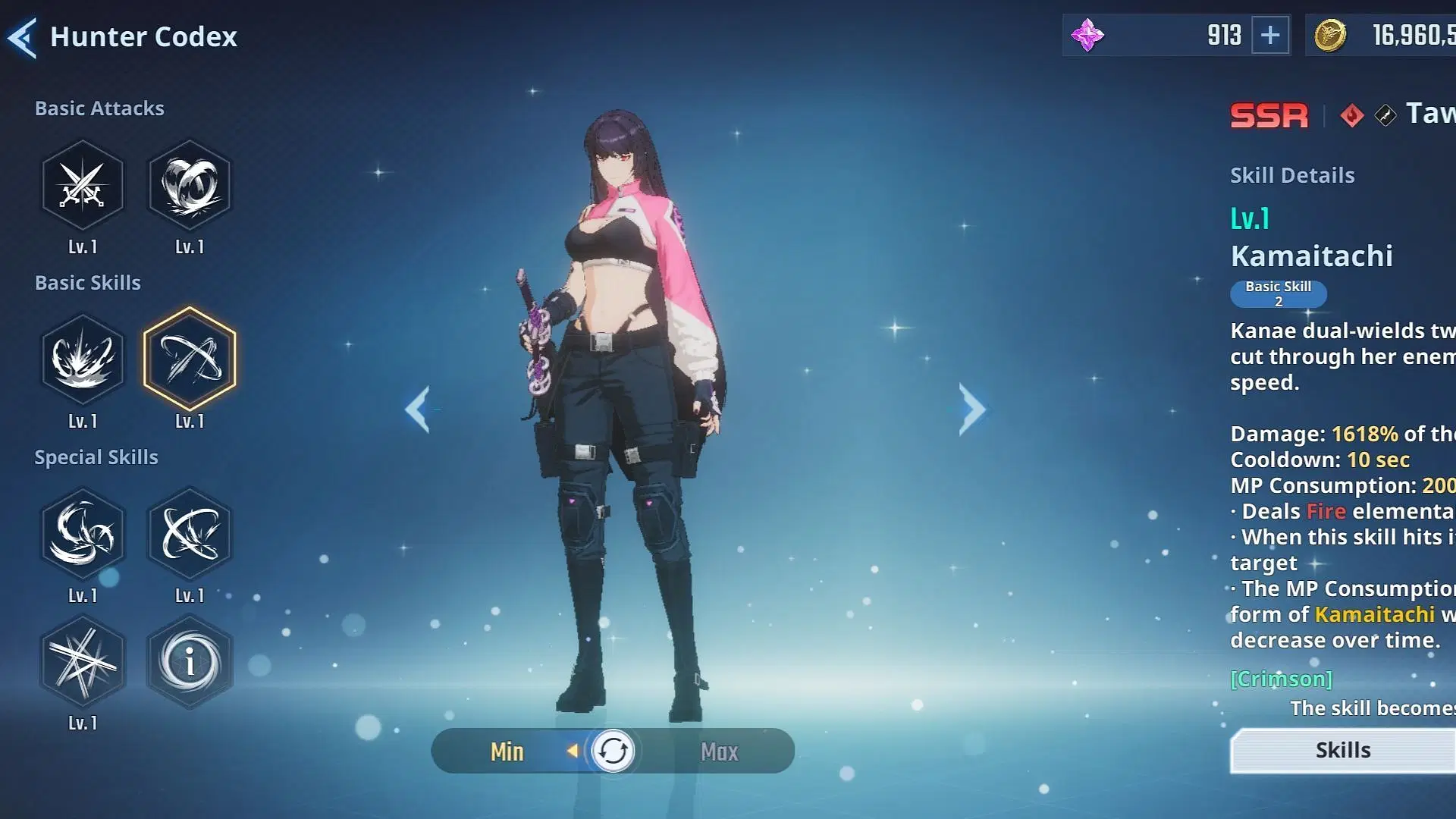
Task: Show the next hunter with right arrow
Action: coord(971,409)
